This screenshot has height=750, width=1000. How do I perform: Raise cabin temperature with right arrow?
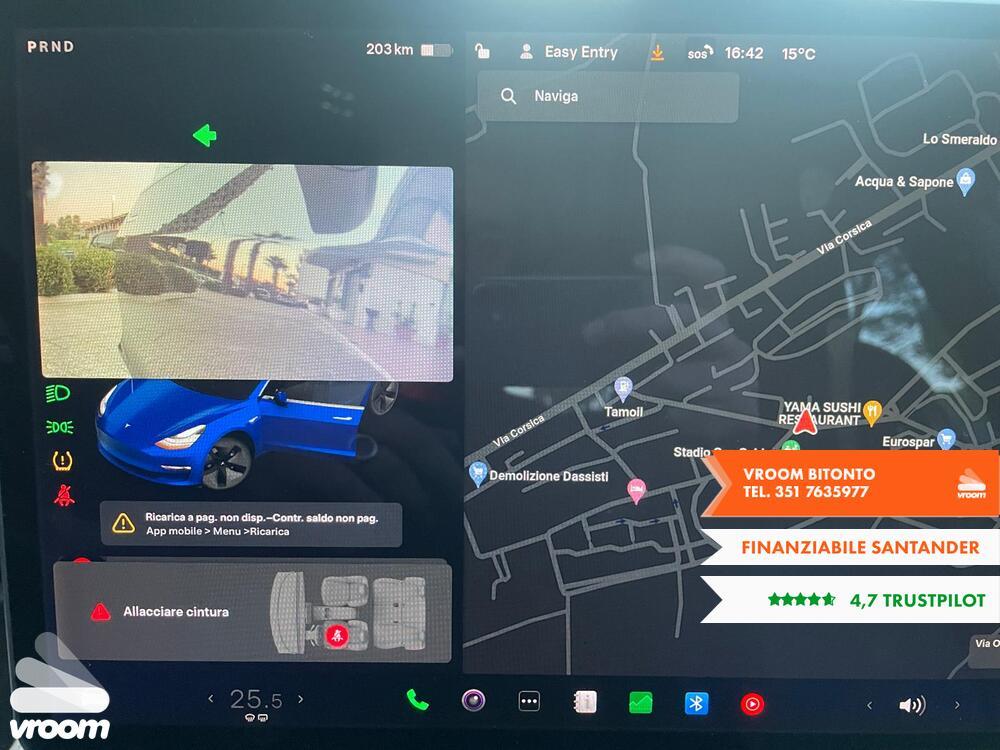(300, 699)
